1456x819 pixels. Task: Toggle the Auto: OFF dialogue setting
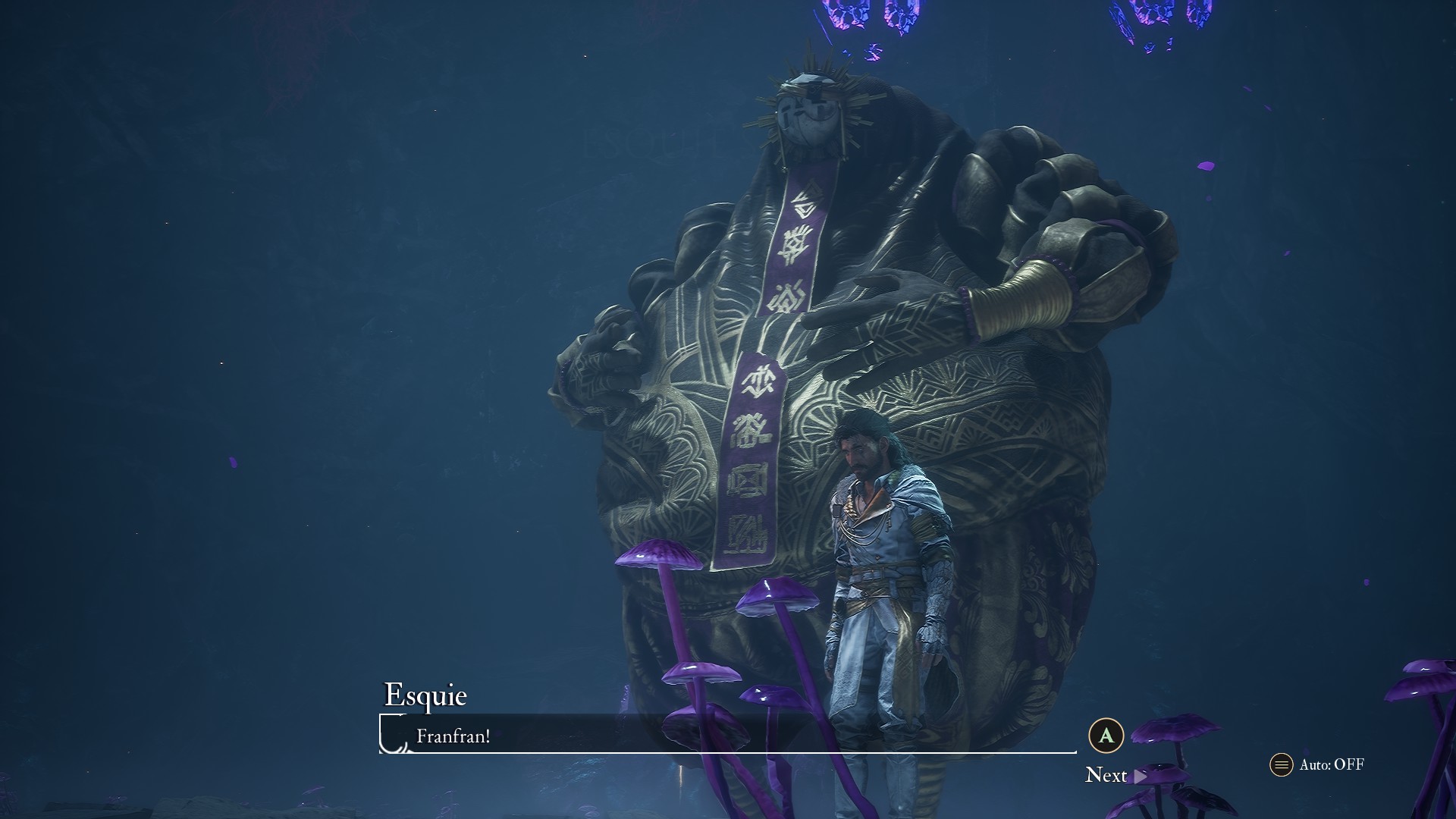(x=1317, y=764)
